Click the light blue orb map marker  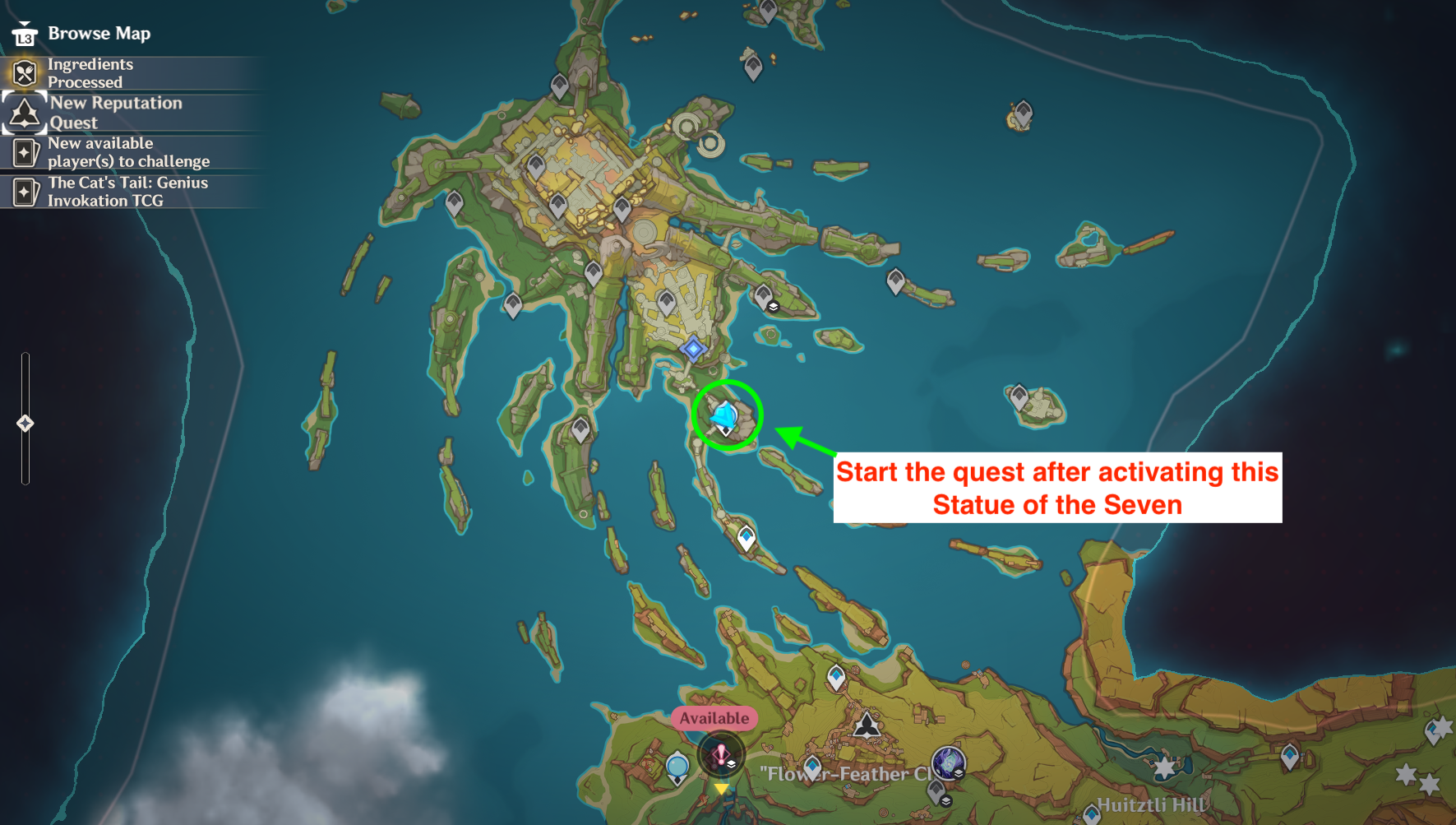point(677,767)
